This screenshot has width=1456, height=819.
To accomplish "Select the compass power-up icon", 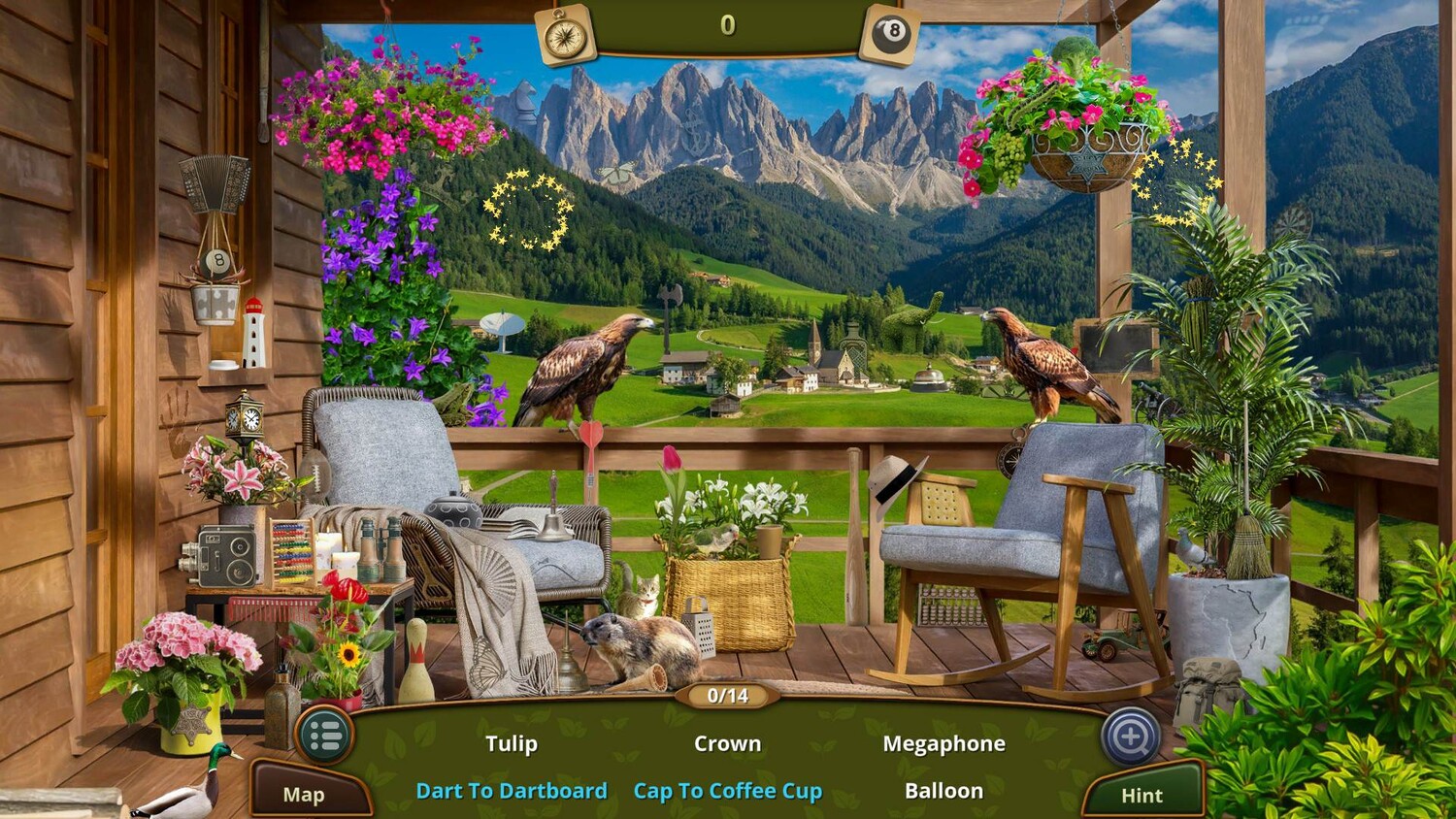I will coord(565,36).
